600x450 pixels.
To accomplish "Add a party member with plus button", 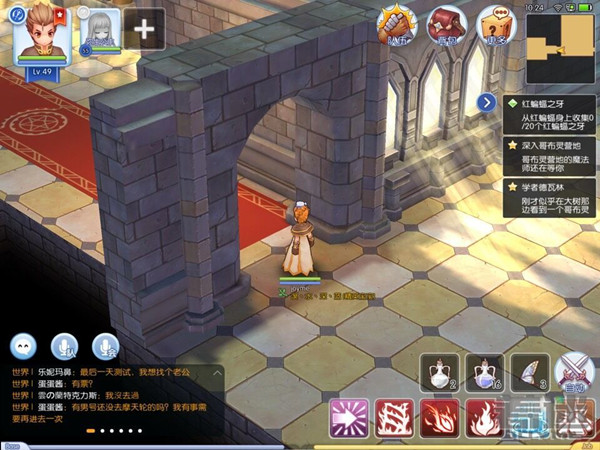I will pyautogui.click(x=145, y=29).
